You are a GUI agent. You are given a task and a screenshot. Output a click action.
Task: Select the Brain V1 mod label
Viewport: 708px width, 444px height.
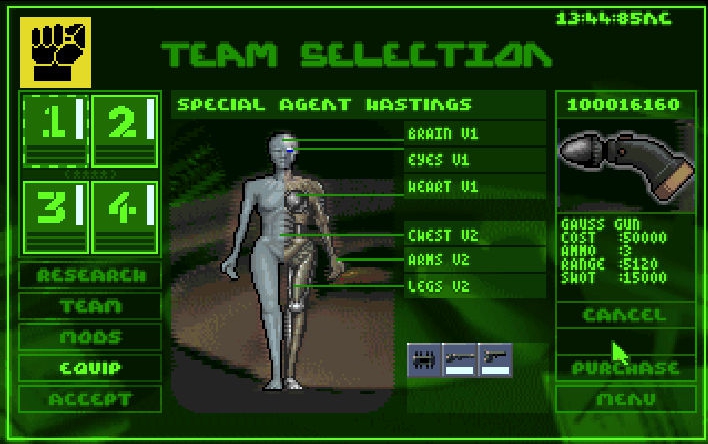point(476,133)
